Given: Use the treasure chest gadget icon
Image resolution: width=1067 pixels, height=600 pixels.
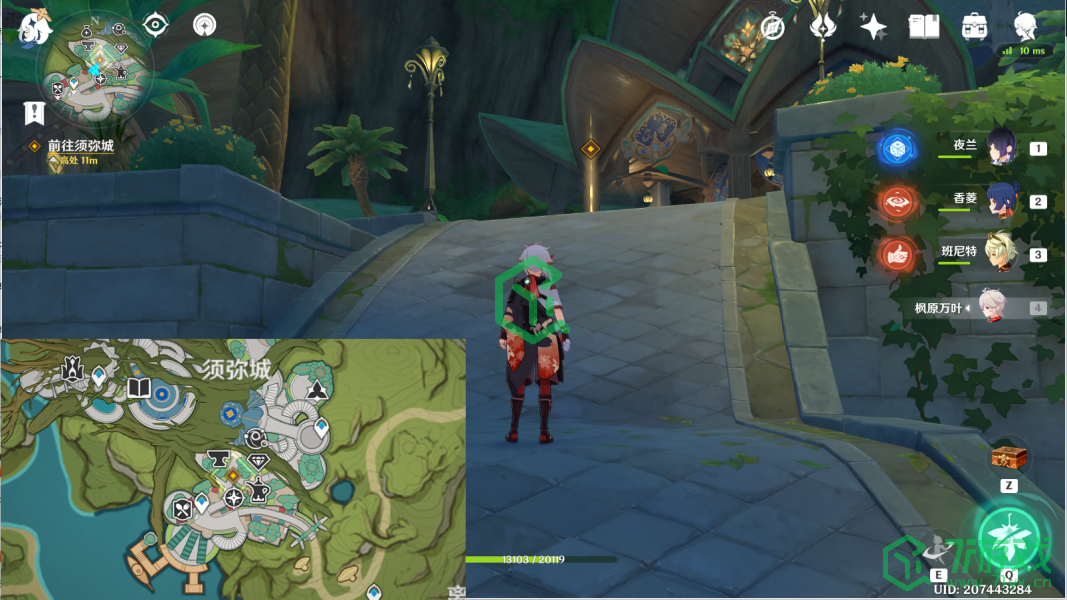Looking at the screenshot, I should point(1008,458).
